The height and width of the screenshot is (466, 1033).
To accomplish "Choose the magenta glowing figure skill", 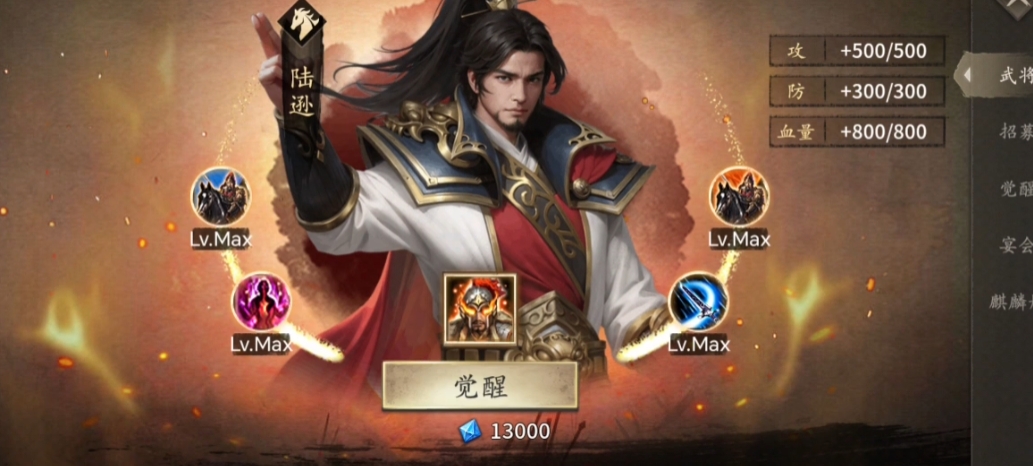I will tap(261, 301).
